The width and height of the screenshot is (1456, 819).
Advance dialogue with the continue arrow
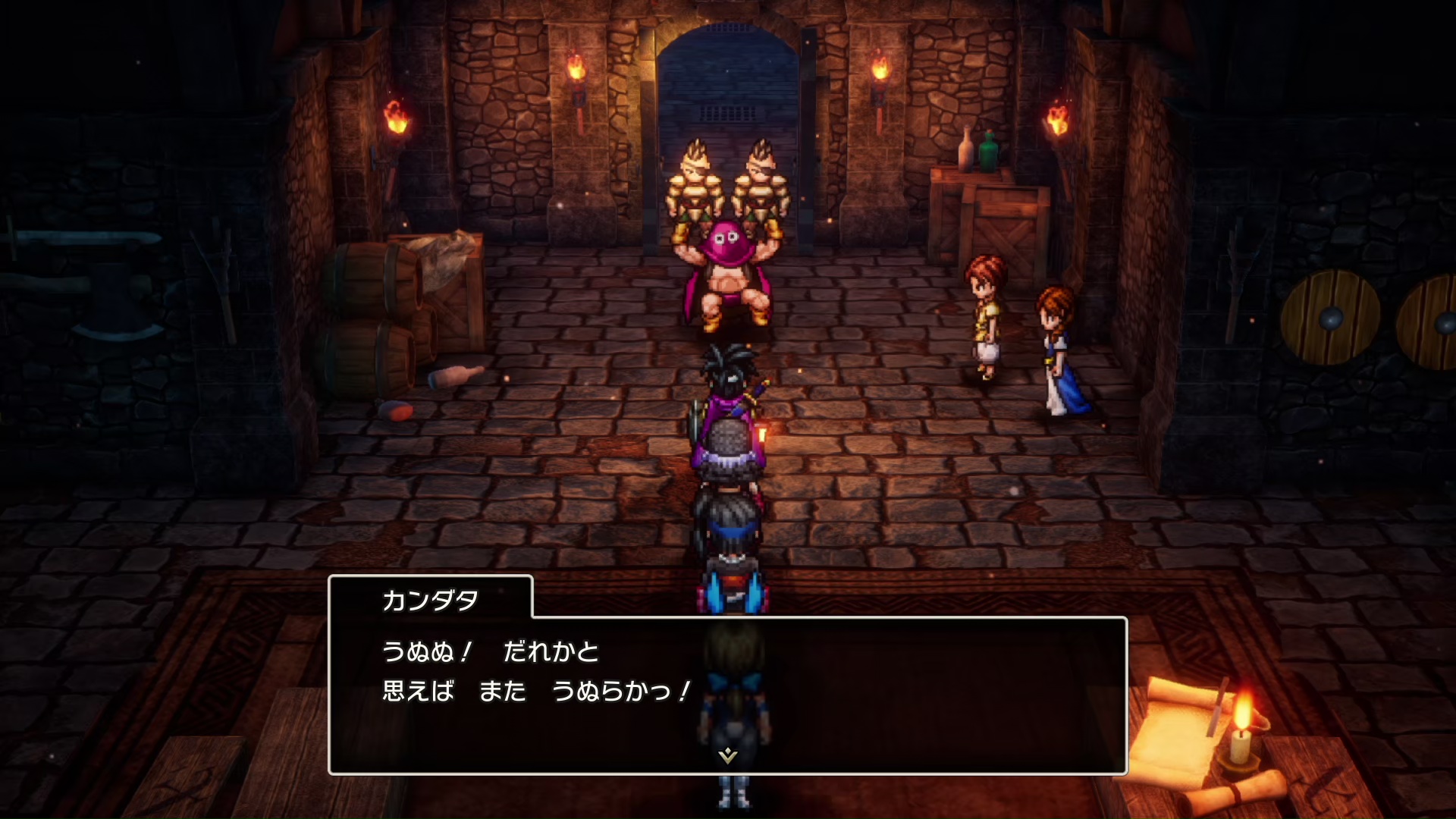click(727, 755)
